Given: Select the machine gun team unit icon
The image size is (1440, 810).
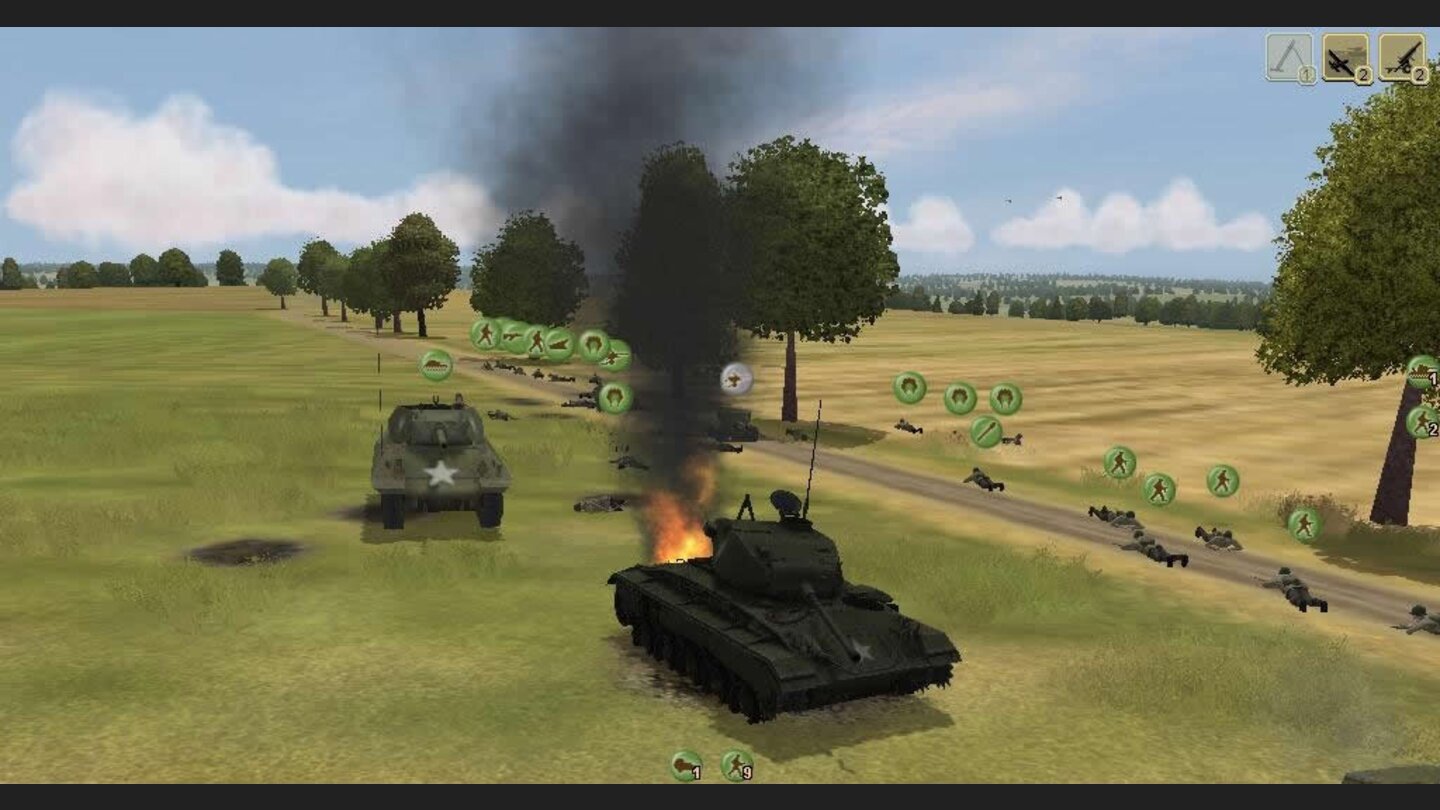Looking at the screenshot, I should tap(511, 336).
